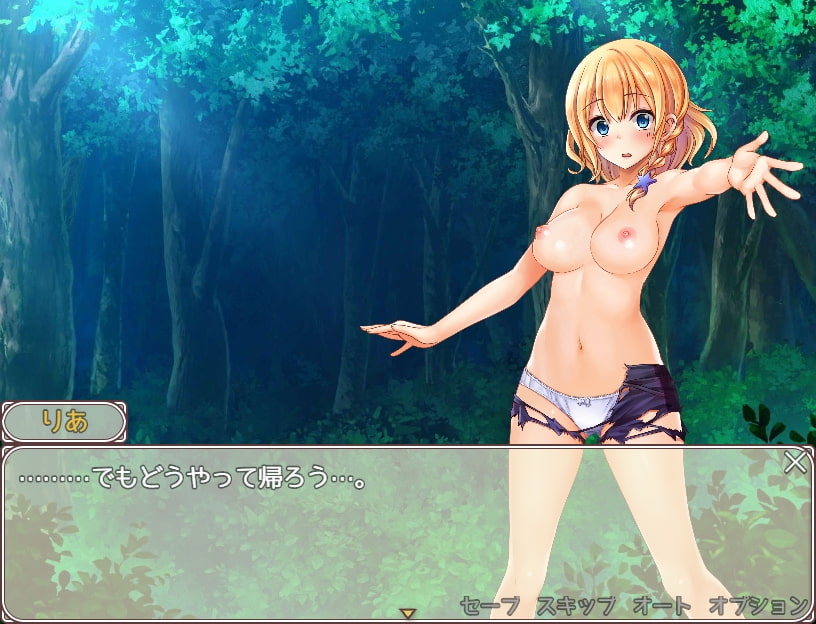This screenshot has width=816, height=624.
Task: Open the オプション (Options) menu
Action: 758,605
